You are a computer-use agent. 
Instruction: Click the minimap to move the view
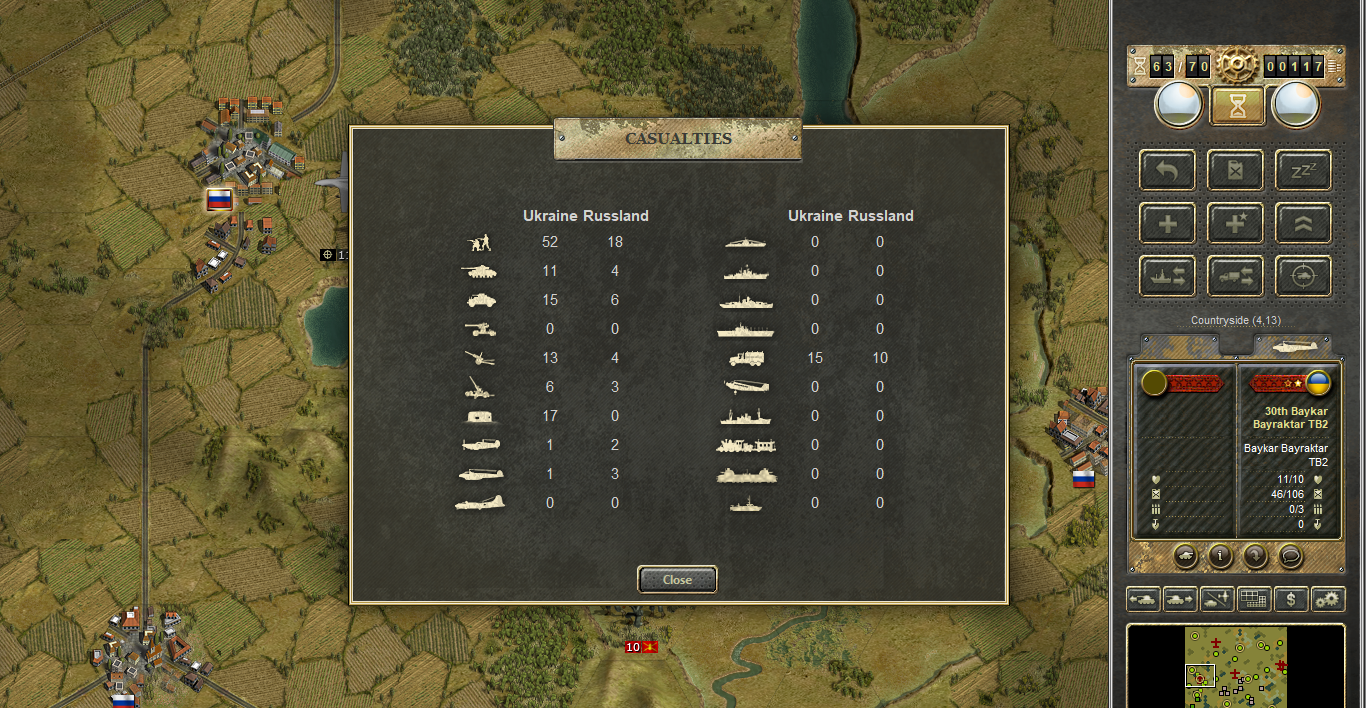coord(1236,666)
